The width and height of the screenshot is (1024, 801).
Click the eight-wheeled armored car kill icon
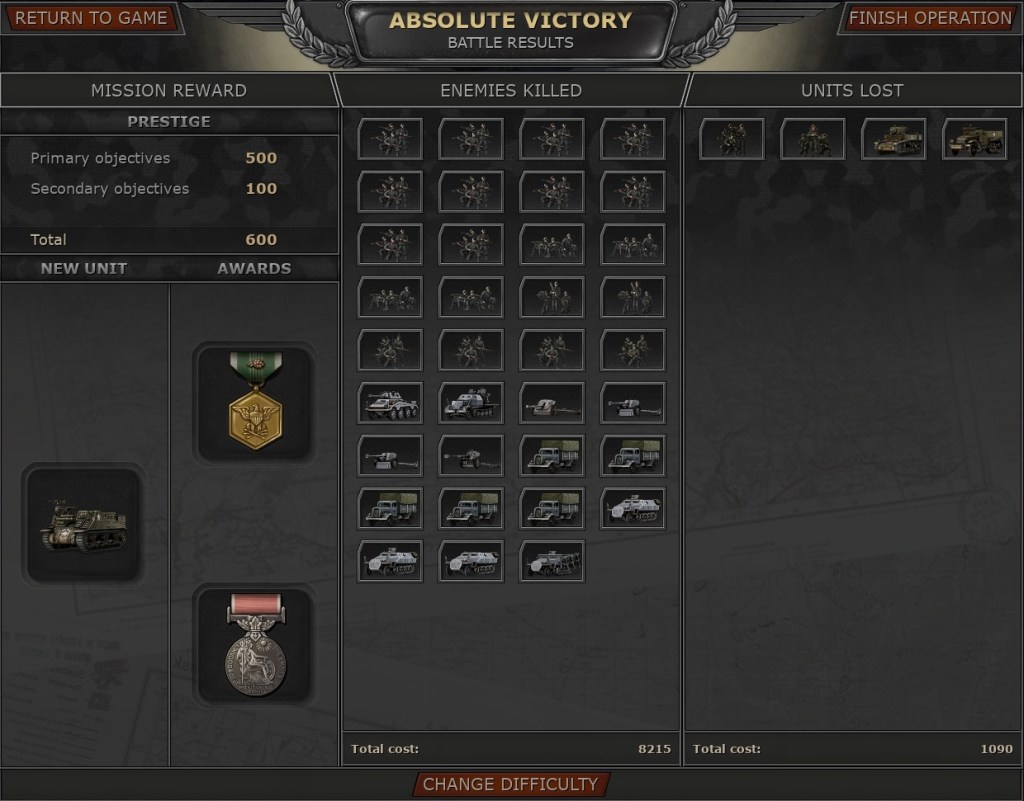[x=390, y=402]
